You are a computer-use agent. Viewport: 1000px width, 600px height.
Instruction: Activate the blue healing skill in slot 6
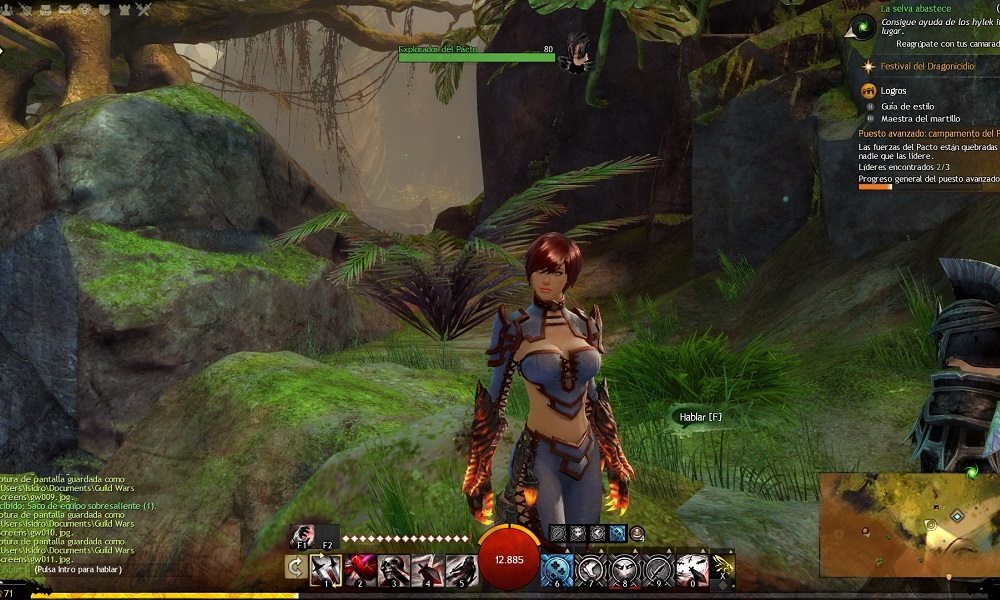[x=557, y=569]
